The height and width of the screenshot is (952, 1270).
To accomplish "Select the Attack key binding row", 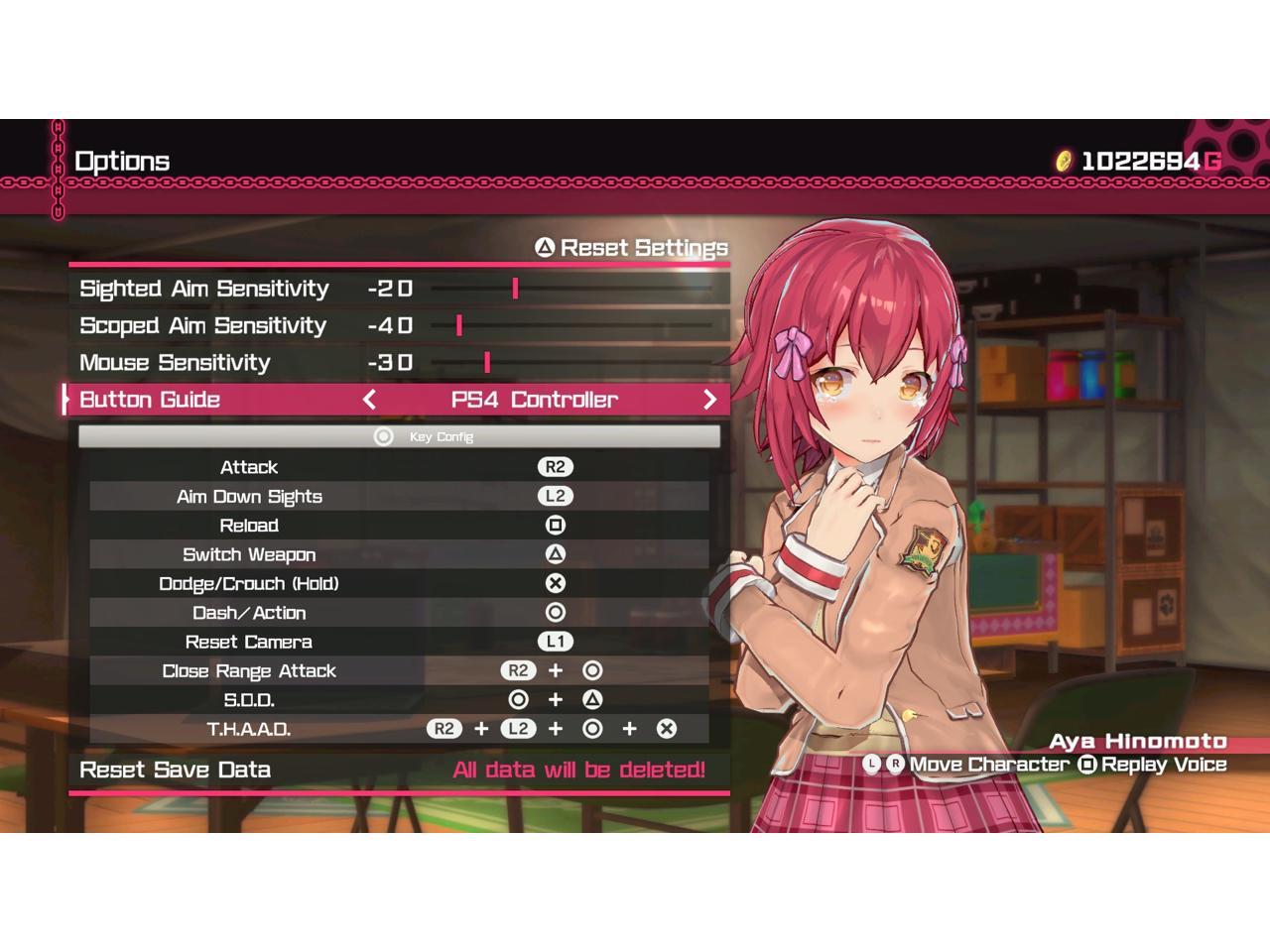I will 399,467.
